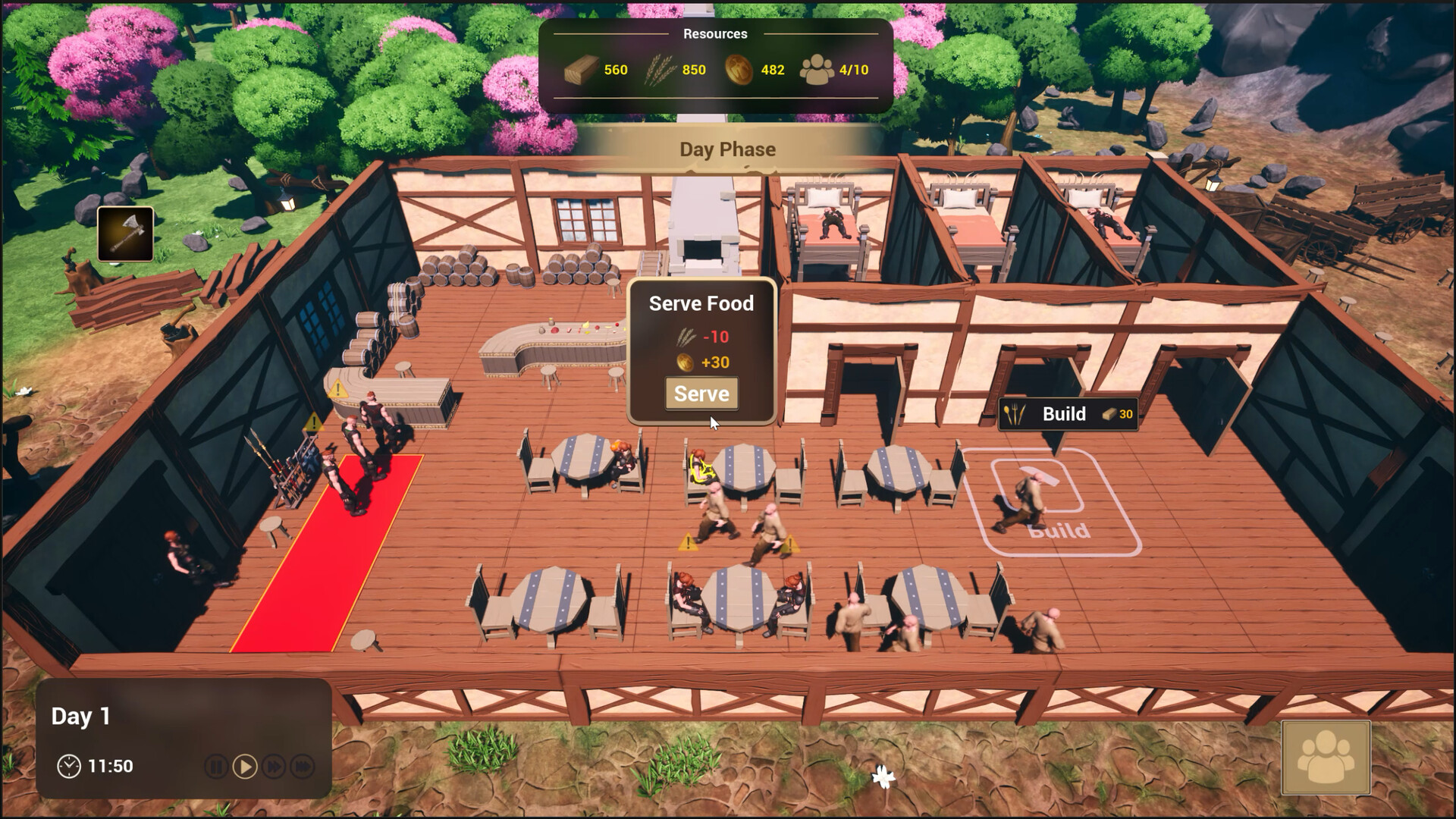
Task: Click the Day 1 counter display
Action: [80, 715]
